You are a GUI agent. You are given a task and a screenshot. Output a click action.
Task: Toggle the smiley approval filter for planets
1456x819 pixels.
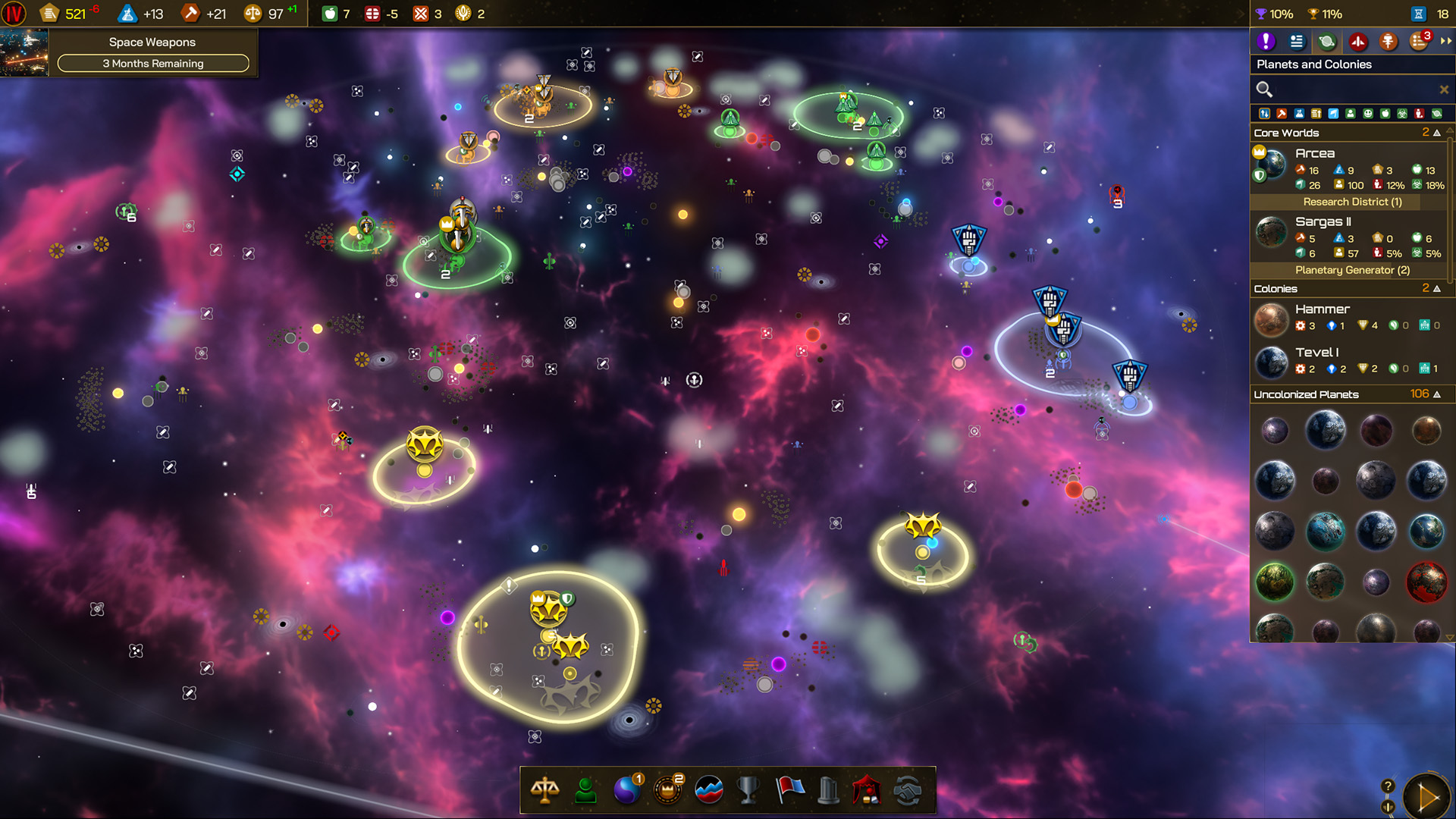click(x=1368, y=115)
